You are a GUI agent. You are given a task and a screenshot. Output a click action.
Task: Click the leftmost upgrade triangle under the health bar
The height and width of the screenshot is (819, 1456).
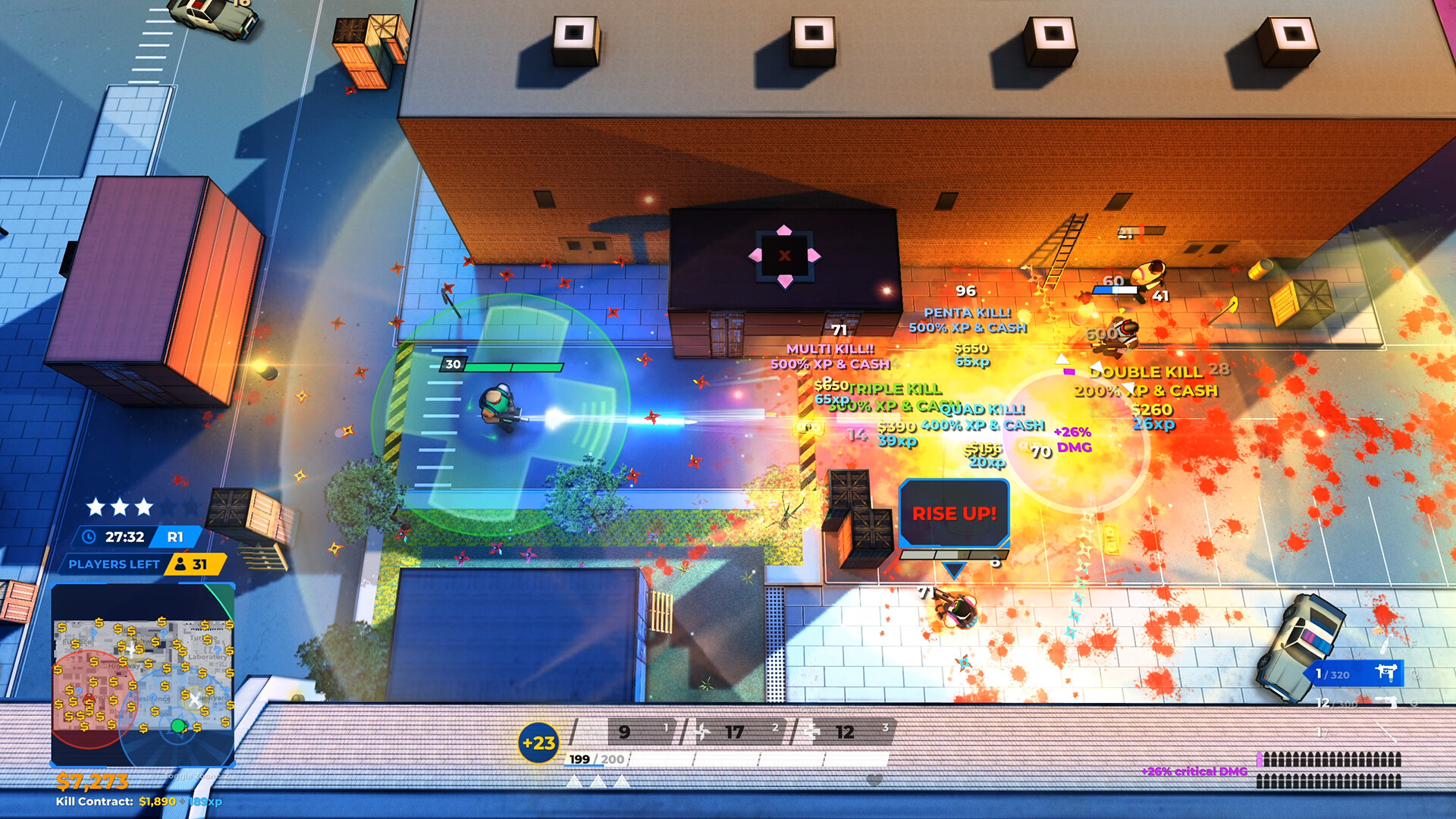tap(575, 783)
